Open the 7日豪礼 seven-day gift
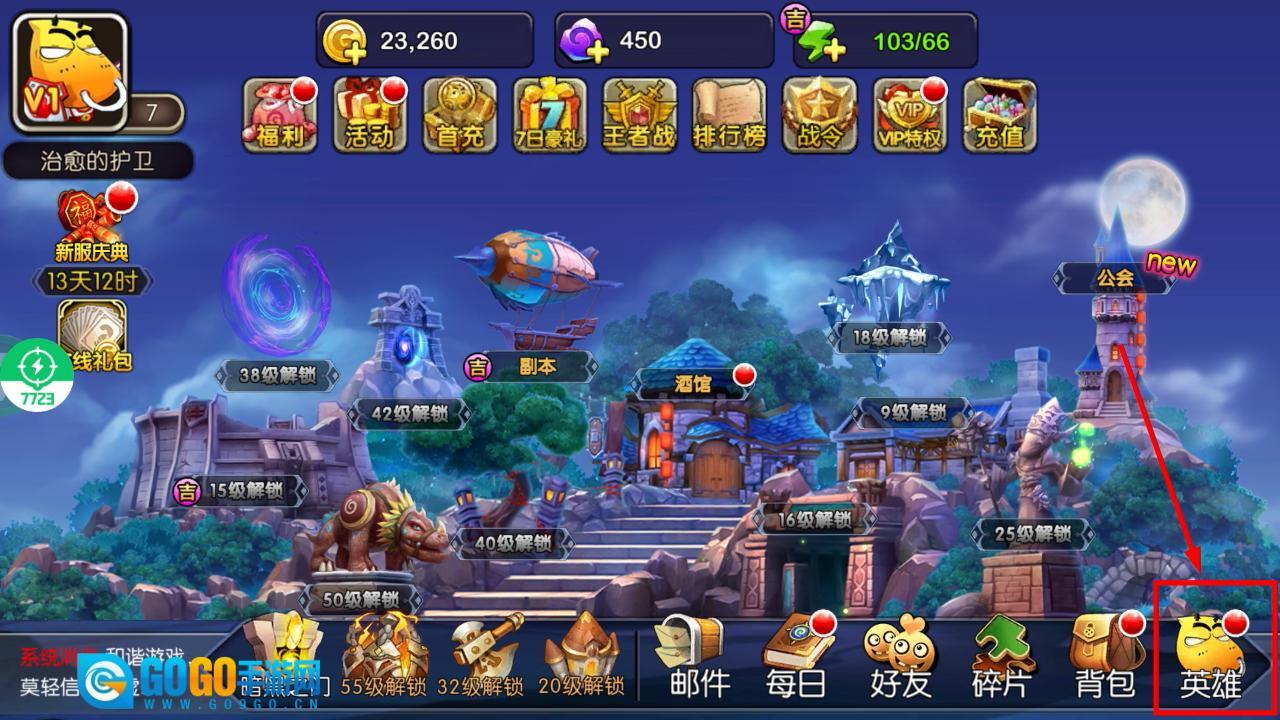This screenshot has height=720, width=1280. (x=550, y=115)
